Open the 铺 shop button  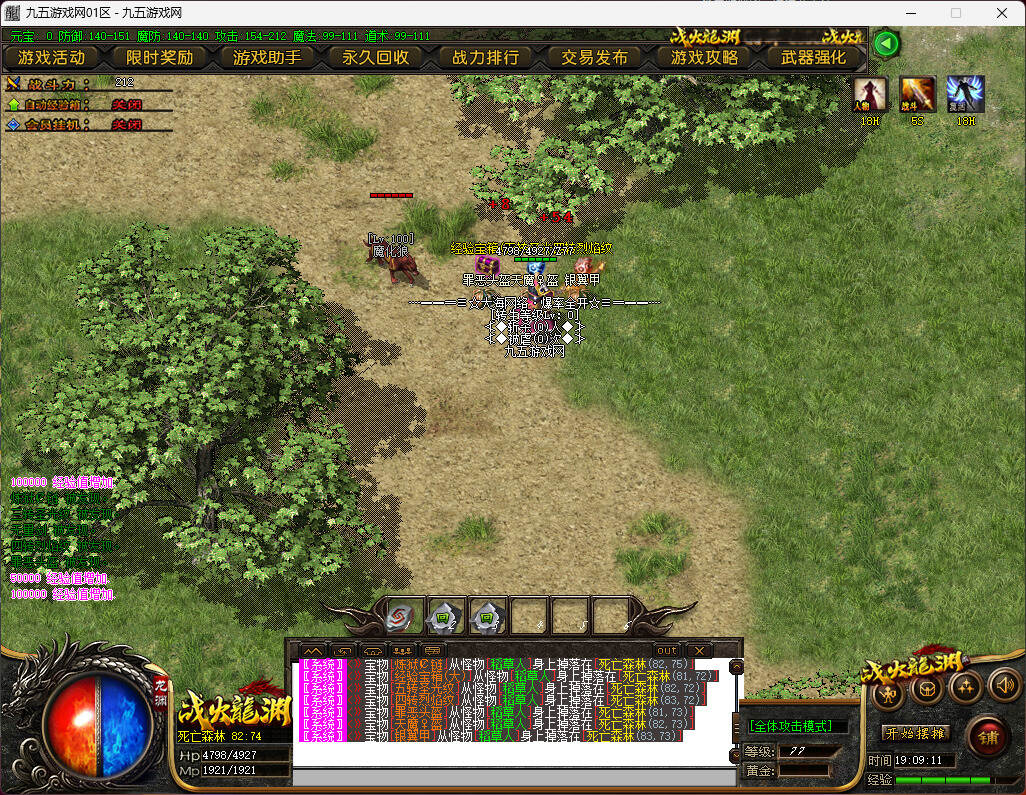pos(988,737)
